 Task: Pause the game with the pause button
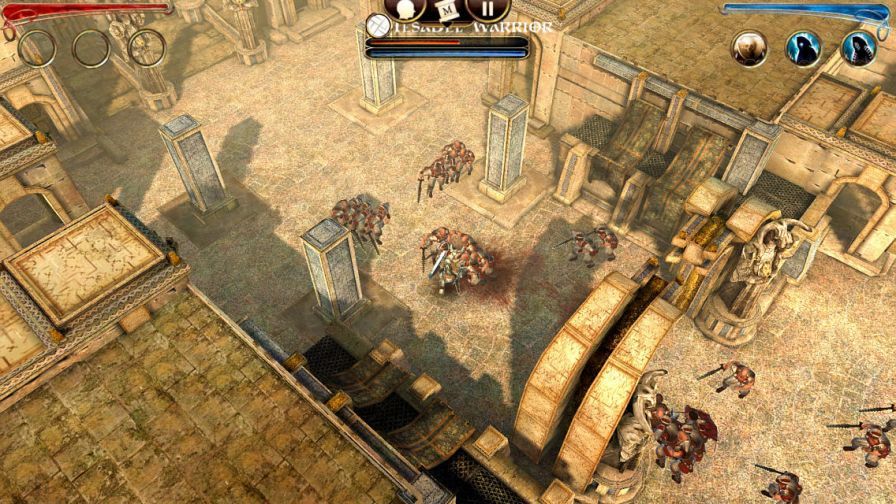(487, 9)
